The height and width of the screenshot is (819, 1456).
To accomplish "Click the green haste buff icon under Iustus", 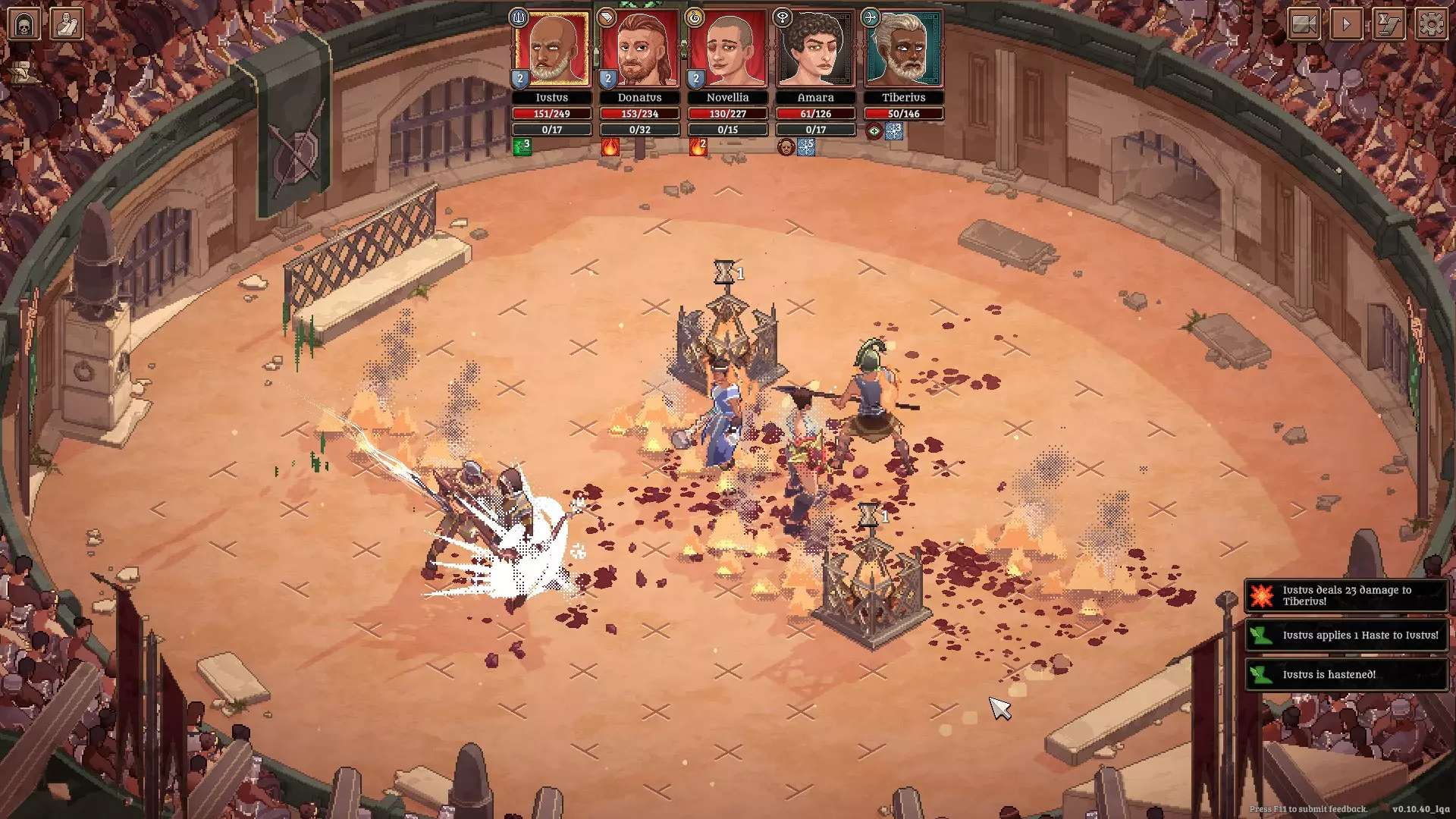I will [x=522, y=147].
